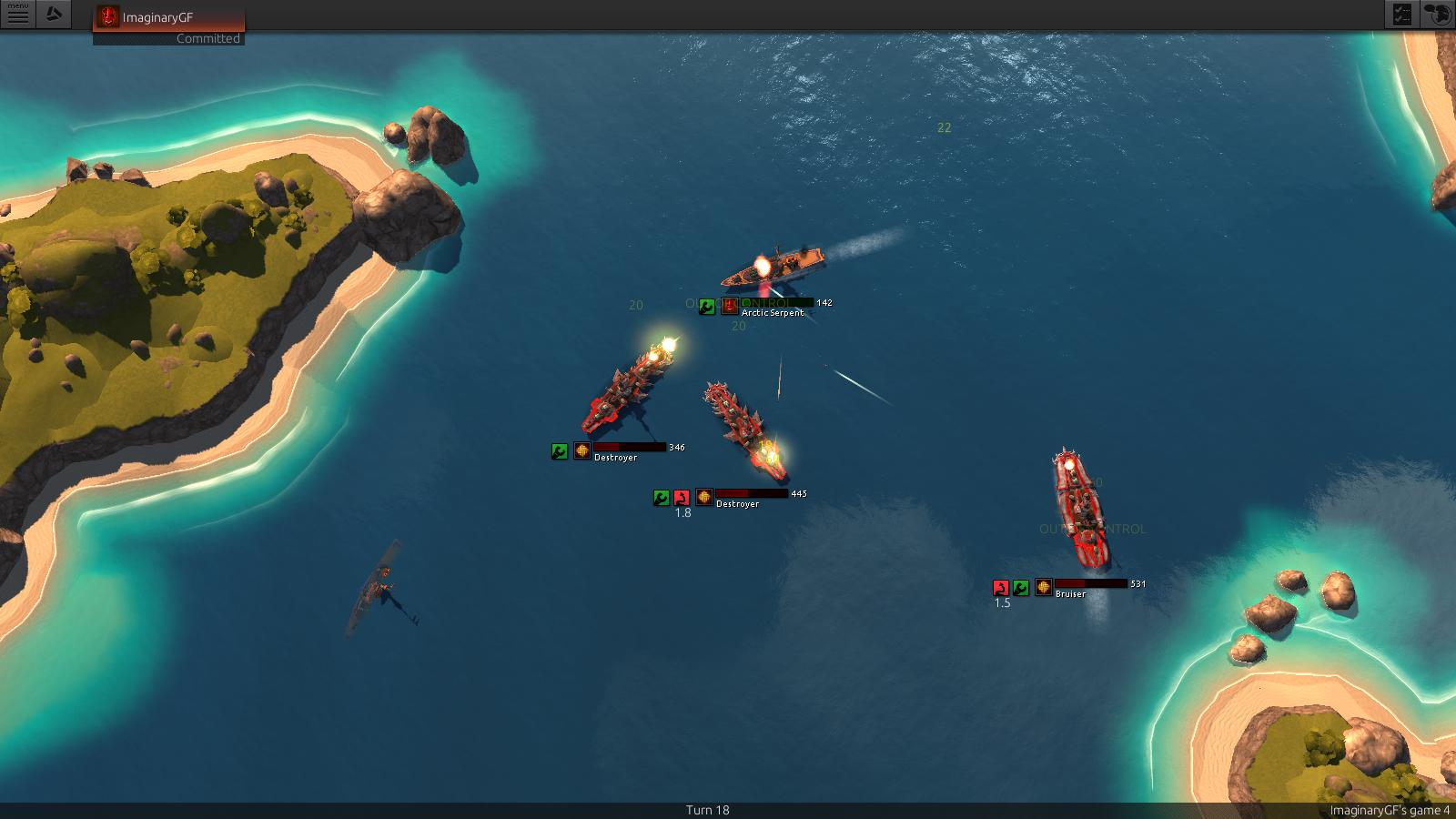Image resolution: width=1456 pixels, height=819 pixels.
Task: Open the globe chat button
Action: pos(1437,15)
